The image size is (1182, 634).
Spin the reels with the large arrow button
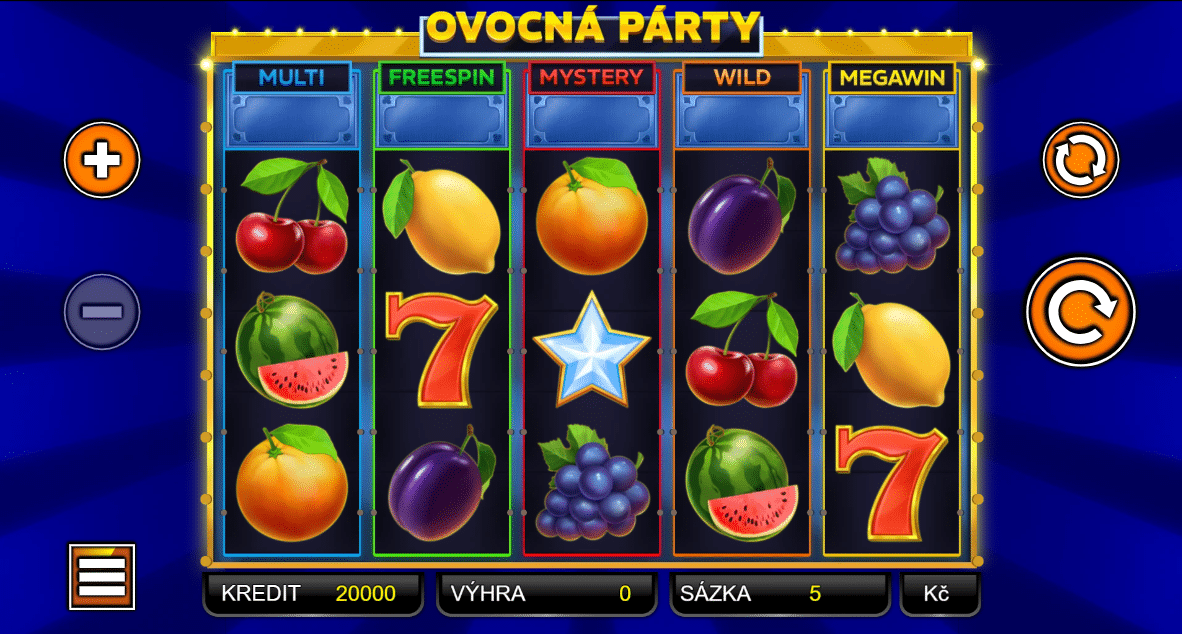pos(1081,312)
